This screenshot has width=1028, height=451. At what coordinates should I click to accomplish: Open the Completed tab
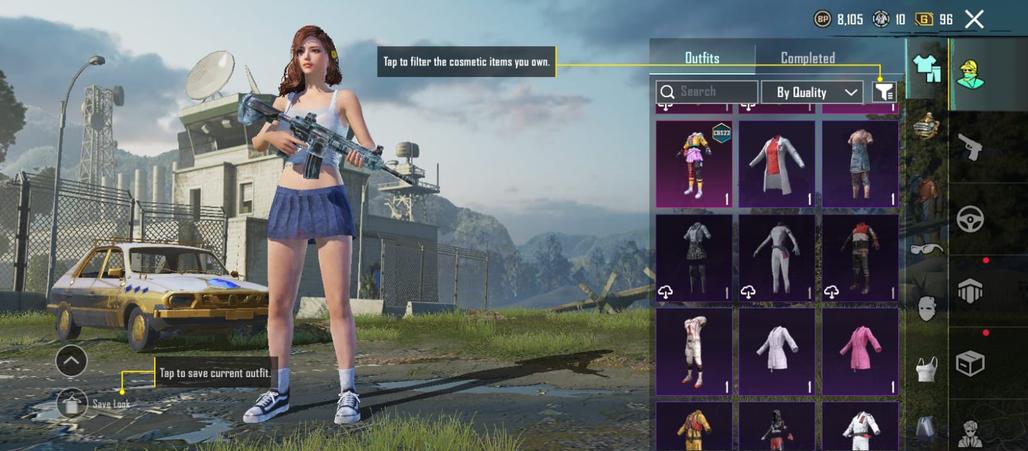coord(808,58)
